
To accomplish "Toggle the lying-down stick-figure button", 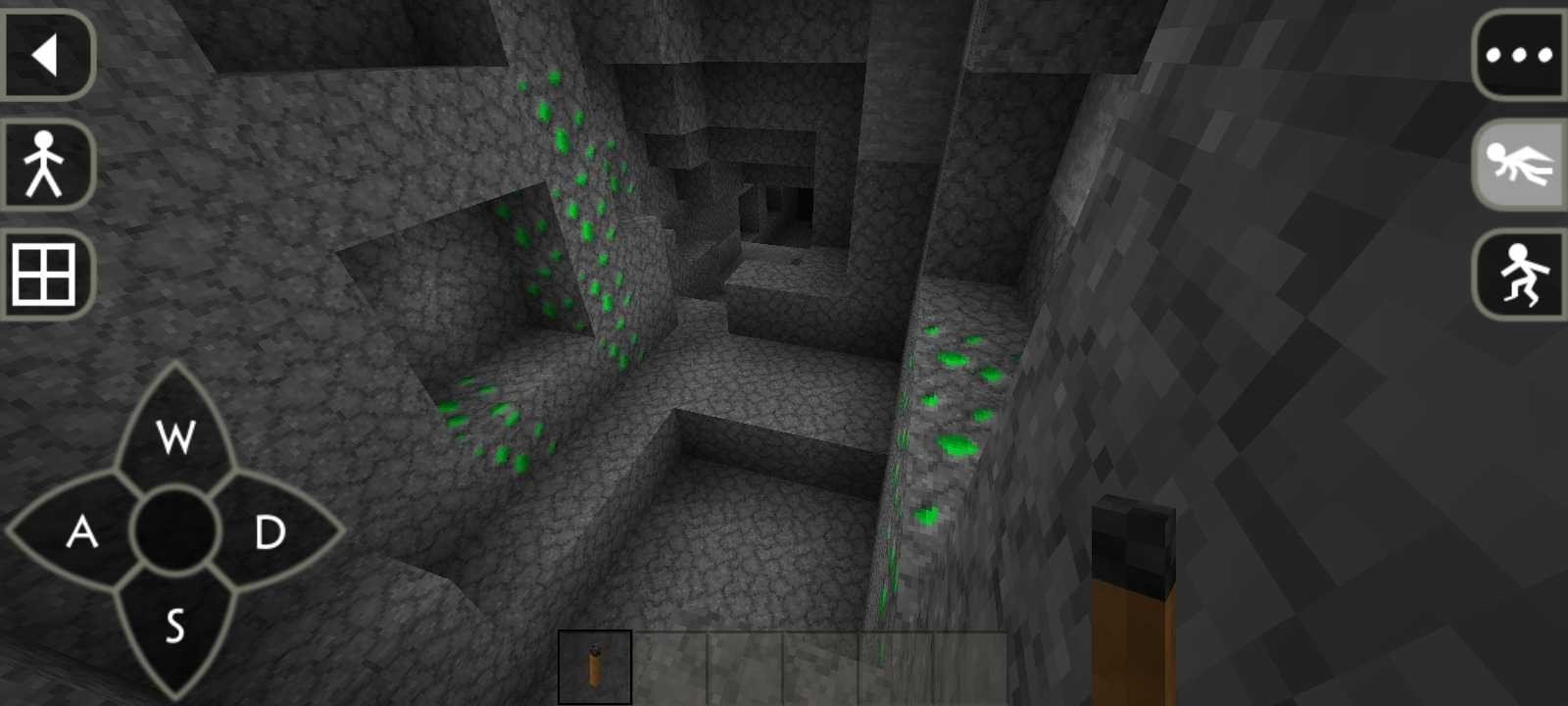I will pos(1518,165).
